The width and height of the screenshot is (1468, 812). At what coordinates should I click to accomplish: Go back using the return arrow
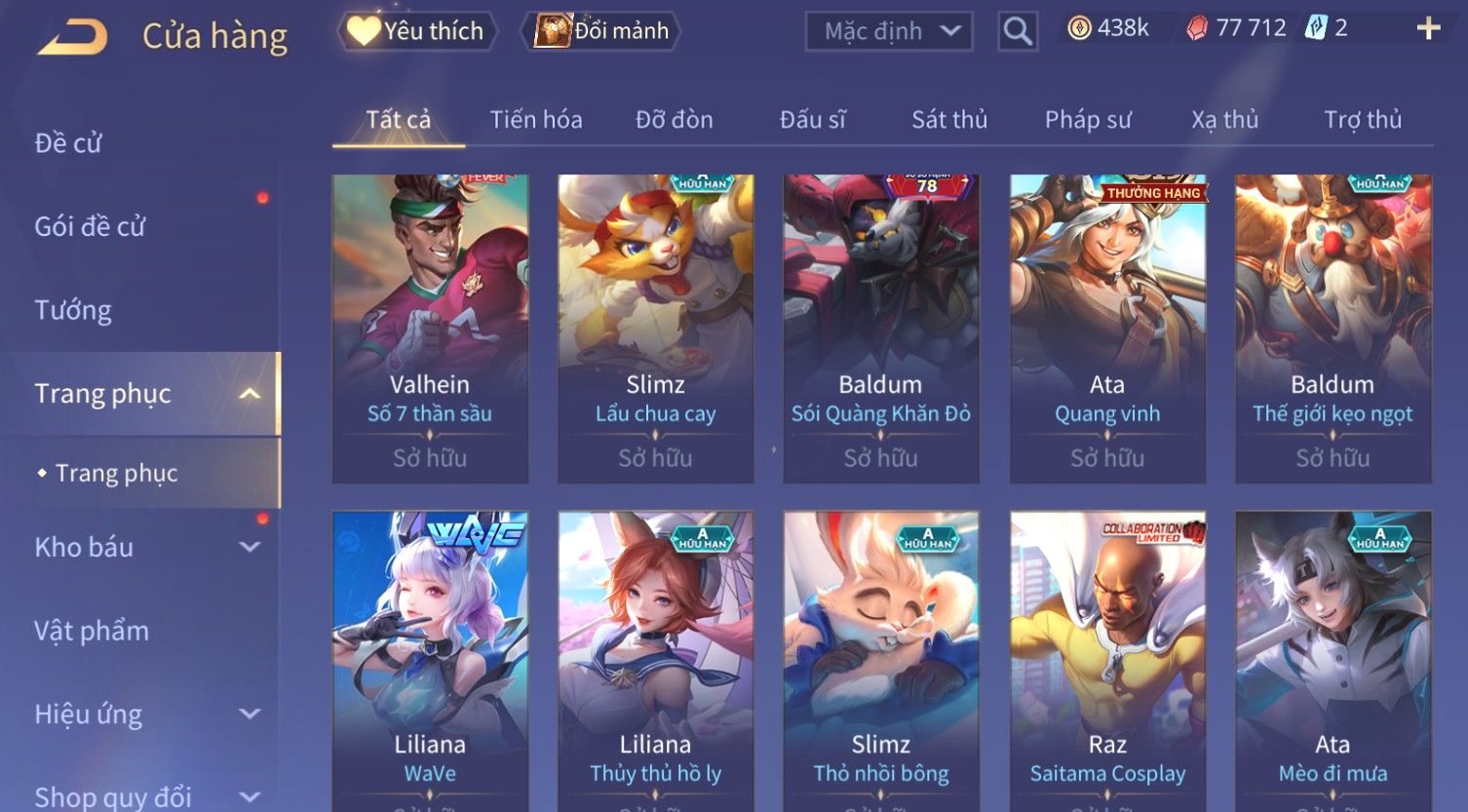coord(73,37)
